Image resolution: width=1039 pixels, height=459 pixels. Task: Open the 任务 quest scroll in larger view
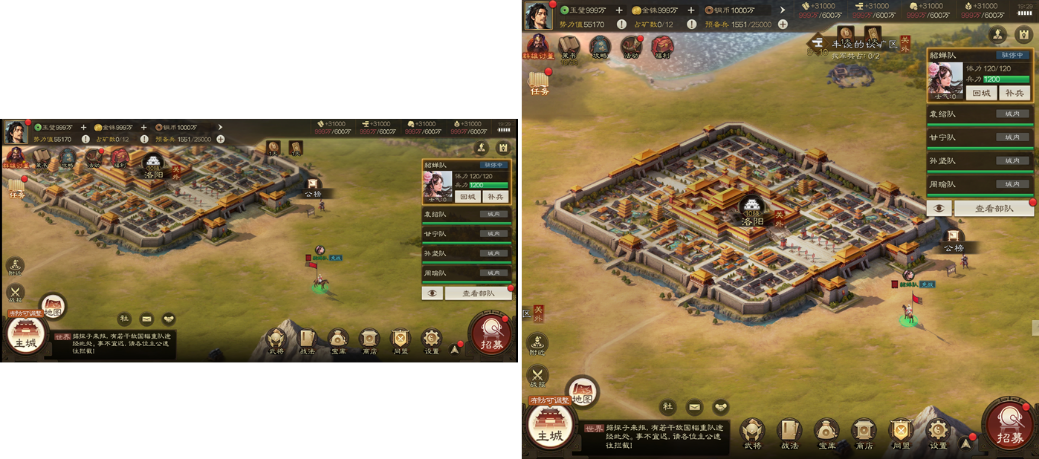coord(540,83)
